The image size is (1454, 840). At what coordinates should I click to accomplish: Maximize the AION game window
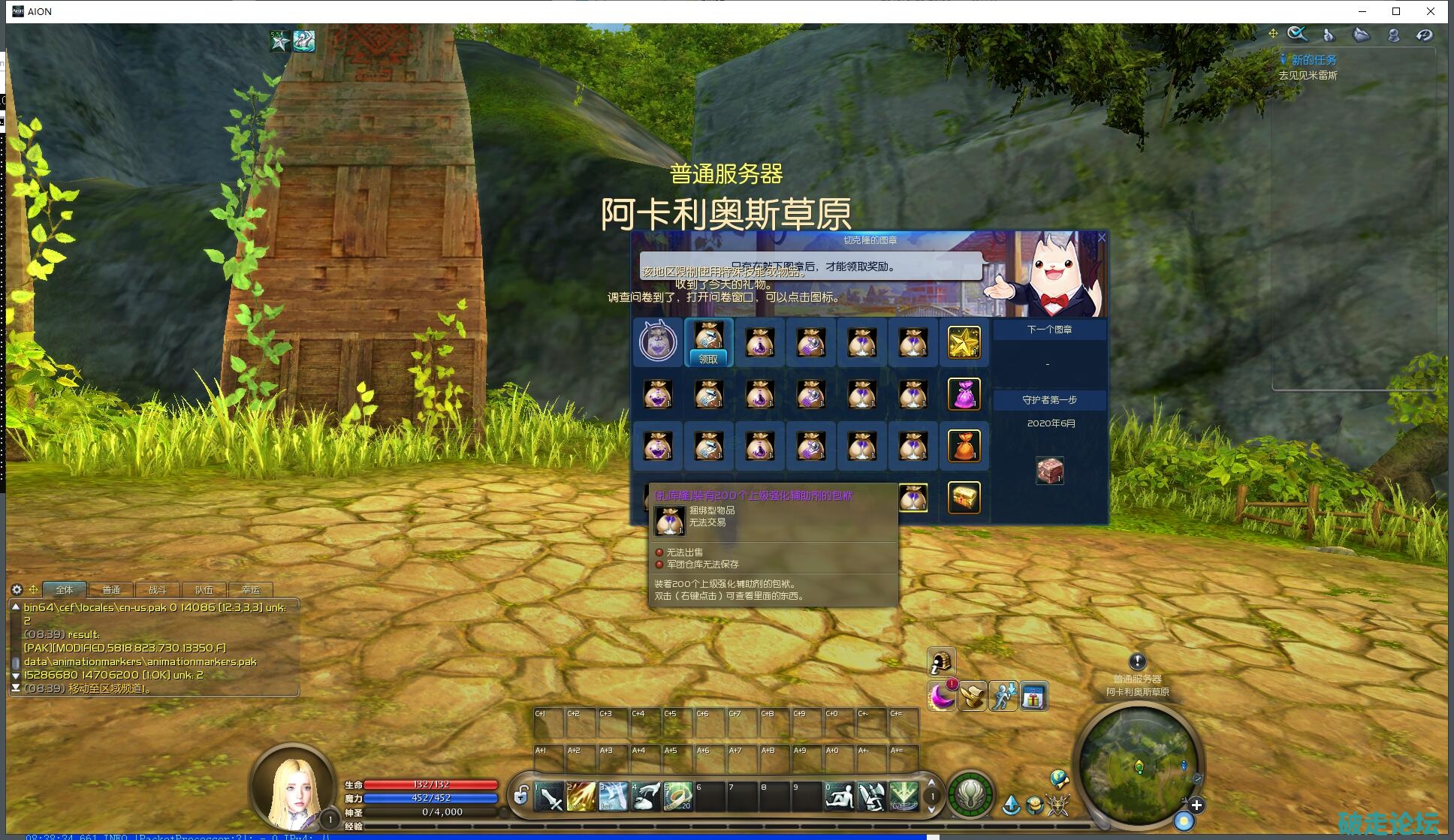1396,11
